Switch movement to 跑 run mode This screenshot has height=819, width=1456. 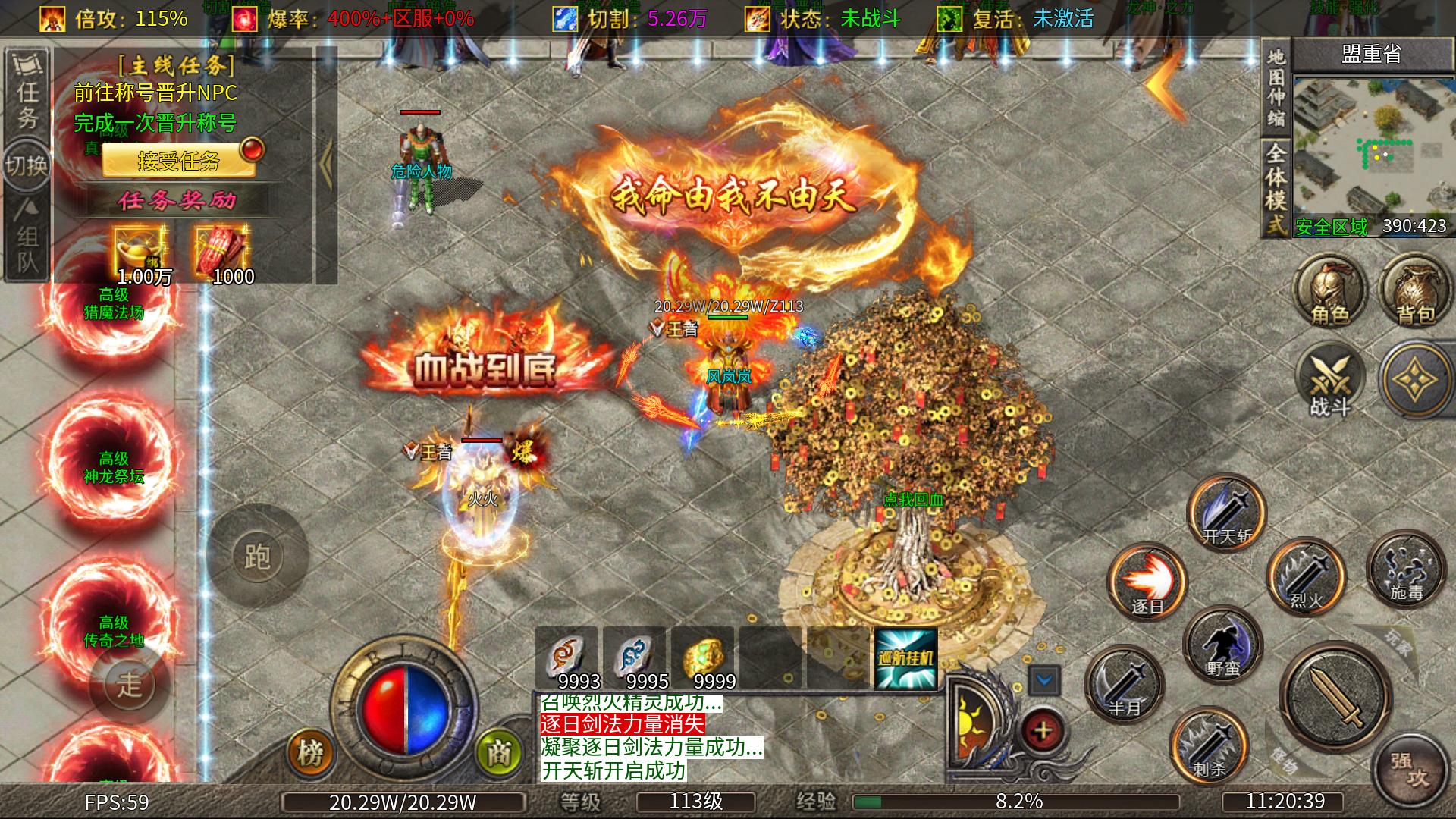click(x=257, y=557)
